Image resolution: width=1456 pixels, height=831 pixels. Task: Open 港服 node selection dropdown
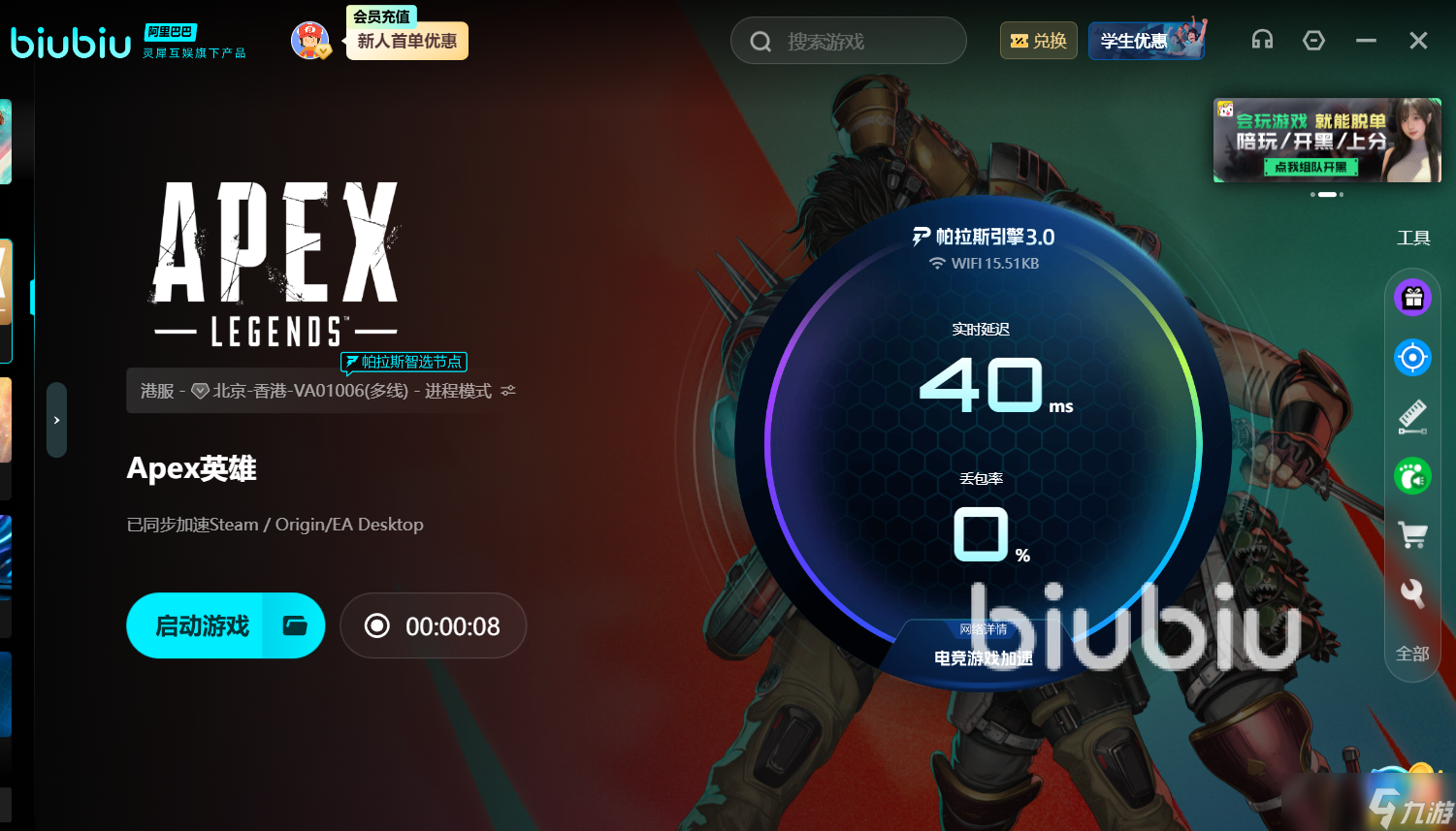[159, 390]
